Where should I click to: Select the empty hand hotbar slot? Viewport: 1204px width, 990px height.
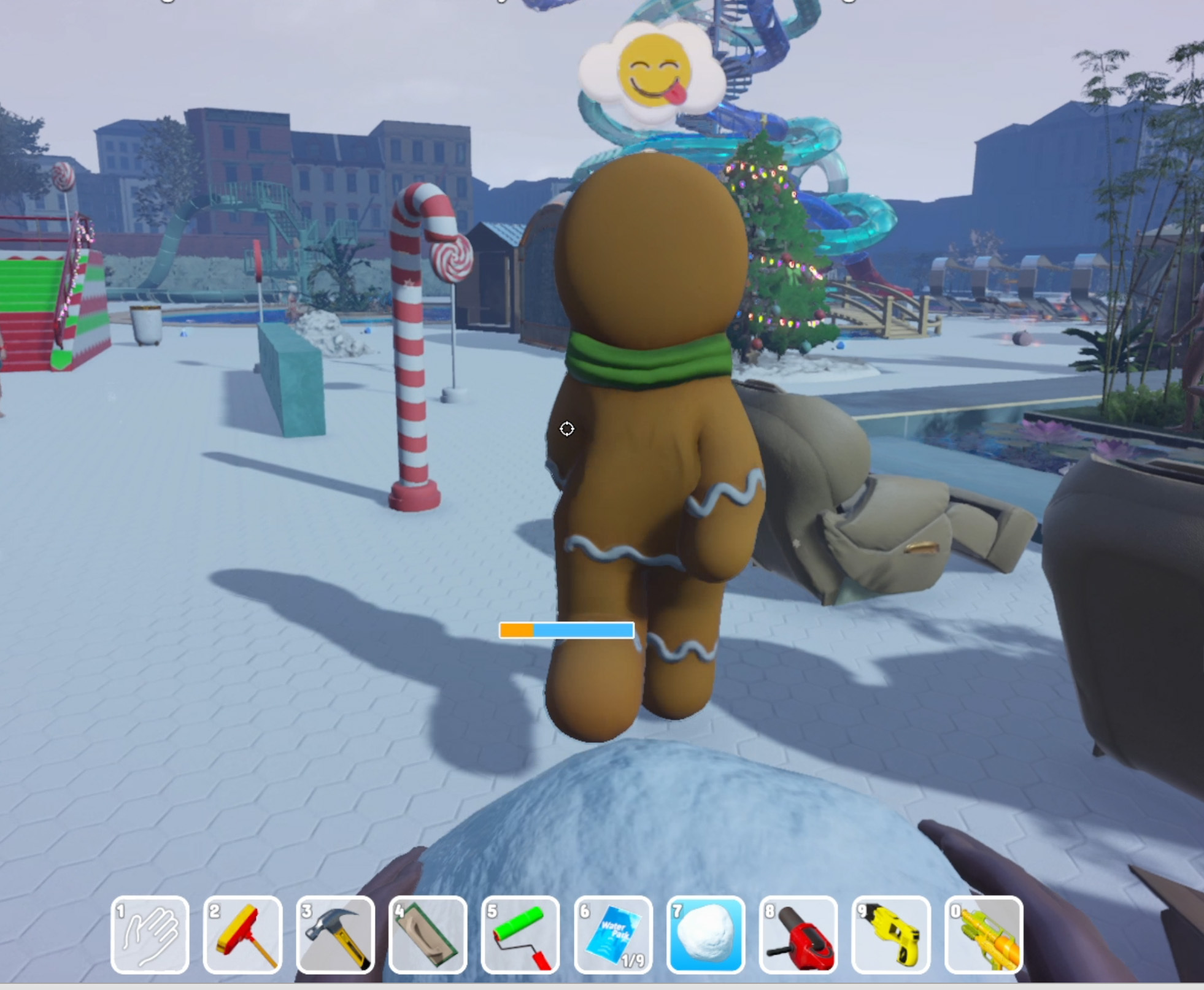click(150, 934)
